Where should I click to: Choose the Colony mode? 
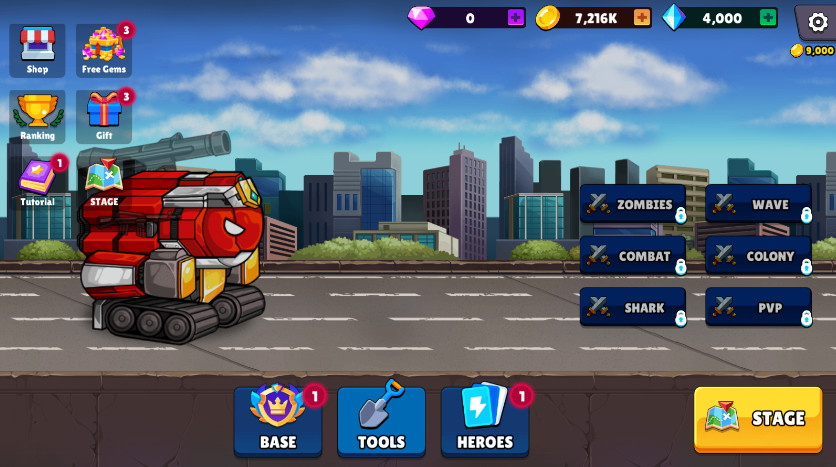pyautogui.click(x=758, y=256)
